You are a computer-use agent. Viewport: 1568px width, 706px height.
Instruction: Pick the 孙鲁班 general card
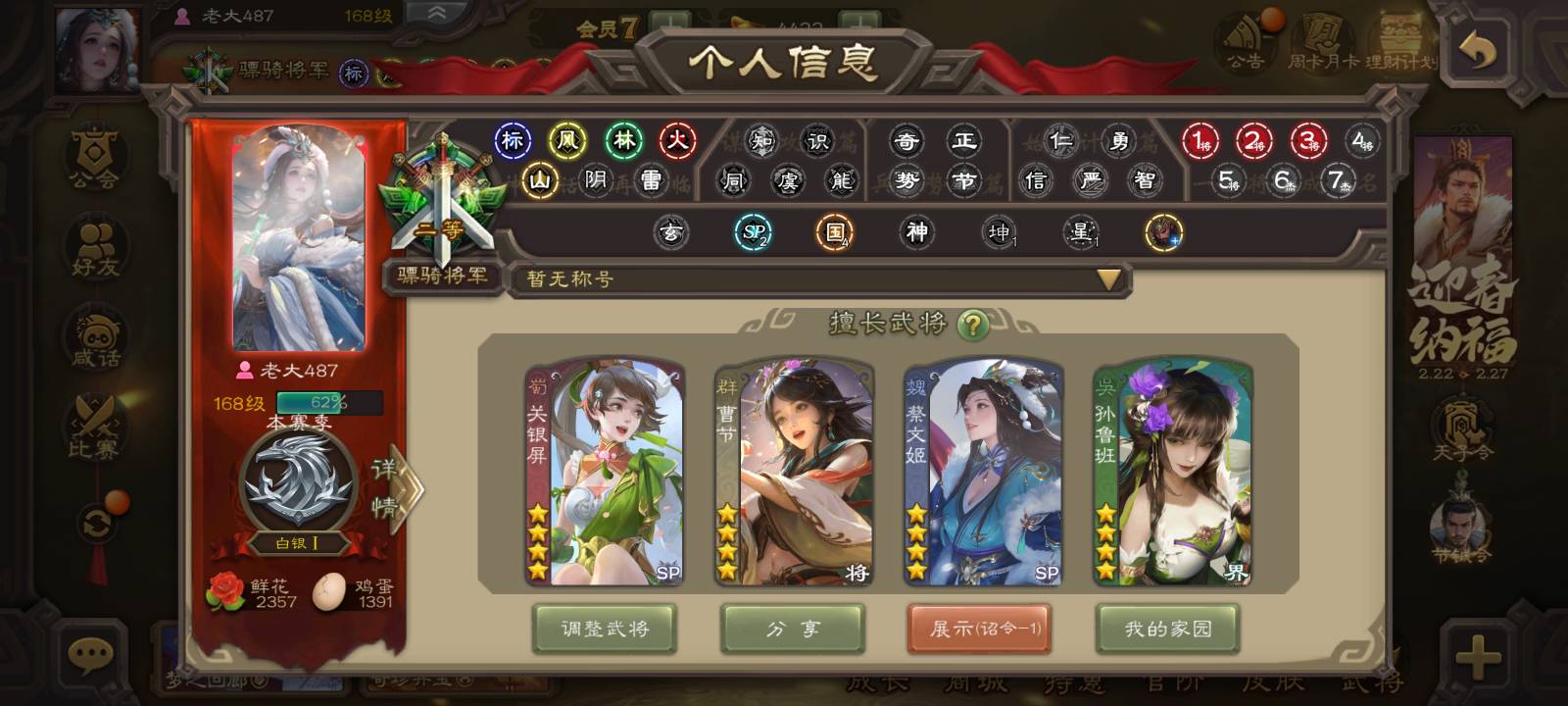coord(1172,473)
